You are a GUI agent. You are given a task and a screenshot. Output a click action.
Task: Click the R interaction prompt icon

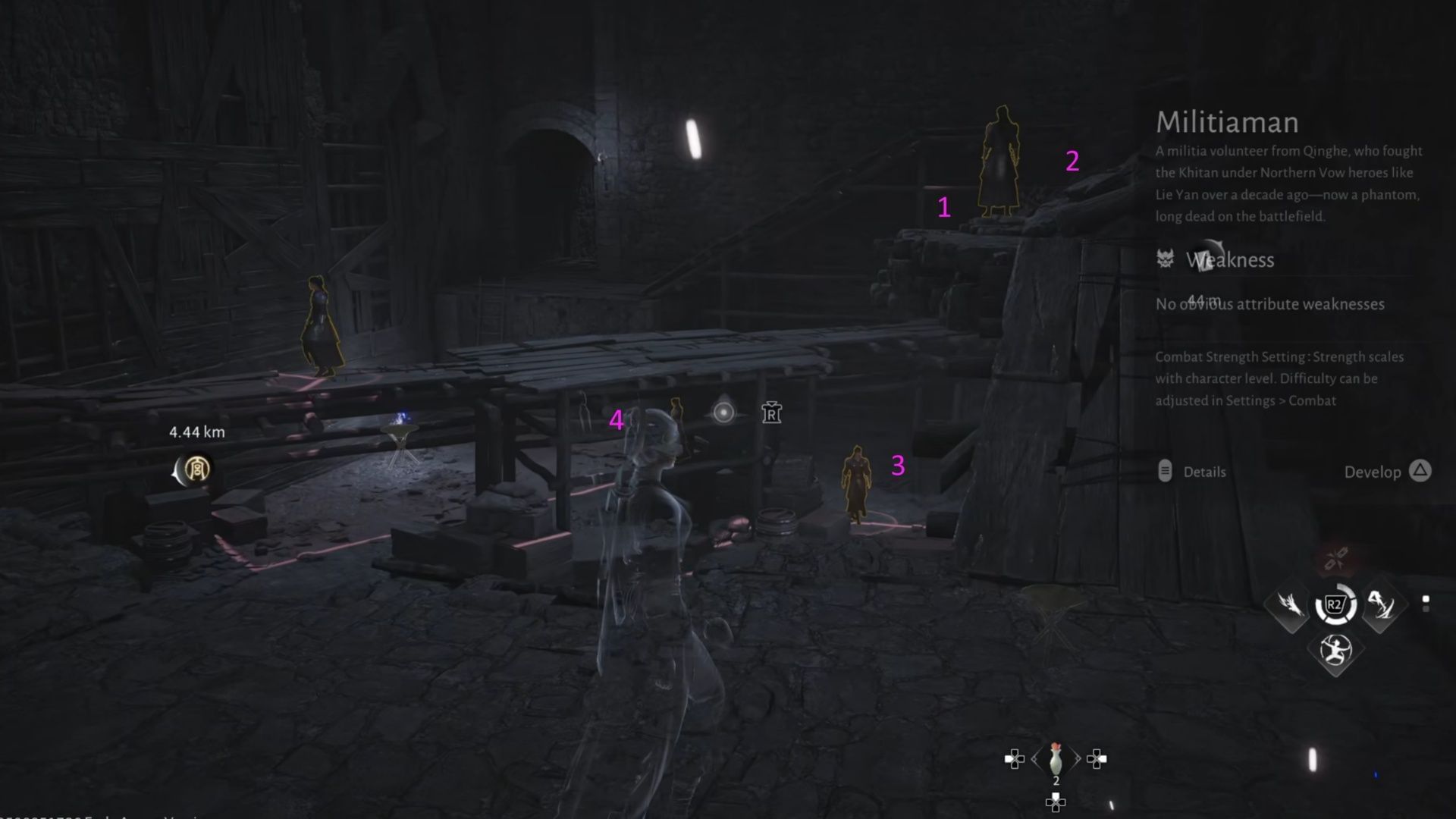click(x=770, y=413)
